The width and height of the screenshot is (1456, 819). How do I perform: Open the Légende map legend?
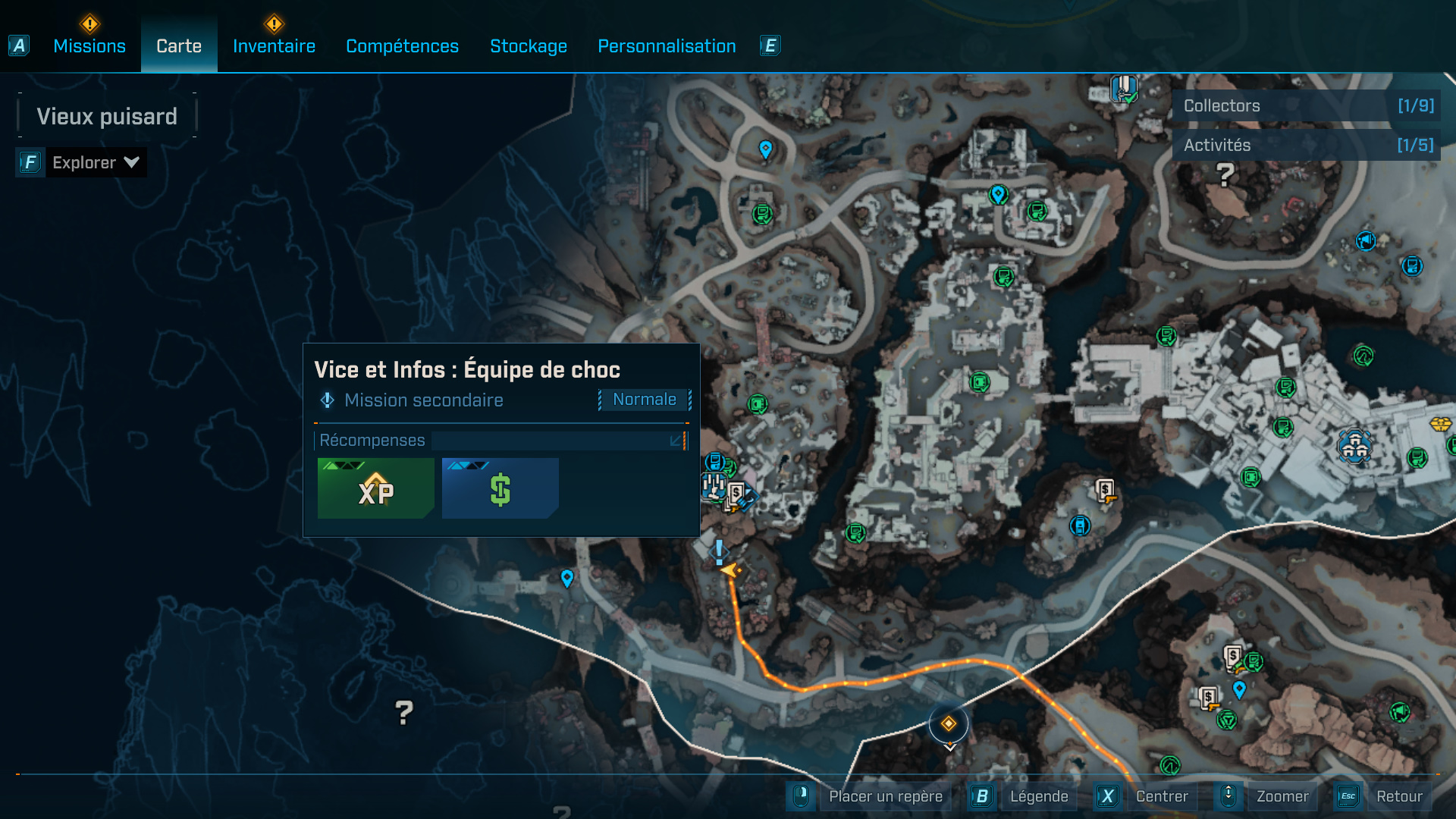pos(1038,796)
